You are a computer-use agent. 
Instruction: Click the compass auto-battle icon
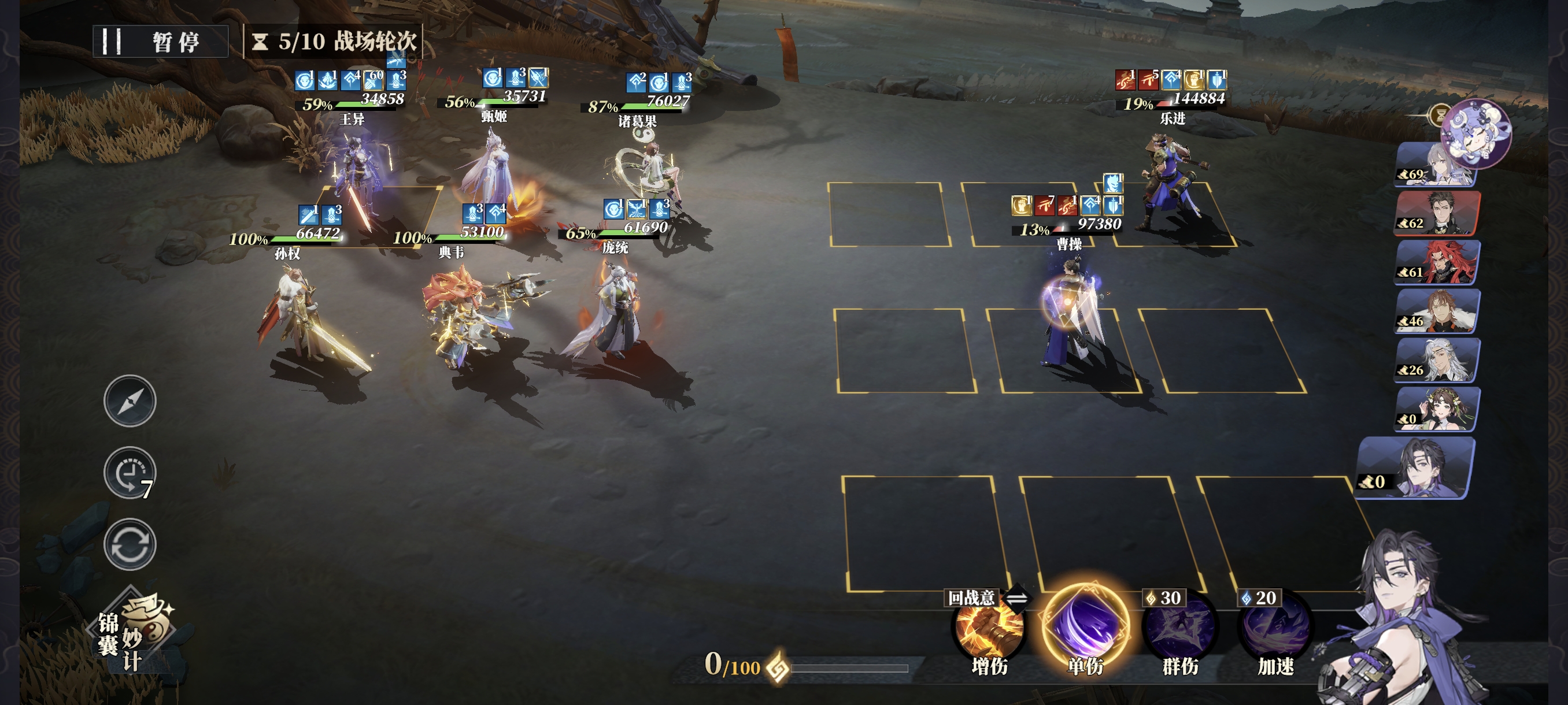[x=130, y=401]
